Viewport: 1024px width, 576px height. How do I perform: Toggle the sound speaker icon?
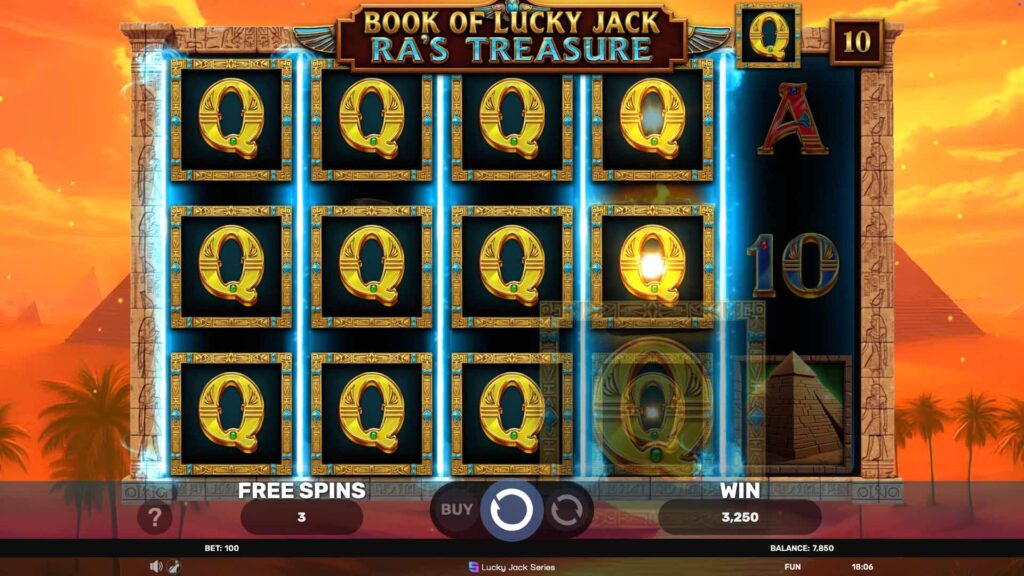pos(156,566)
